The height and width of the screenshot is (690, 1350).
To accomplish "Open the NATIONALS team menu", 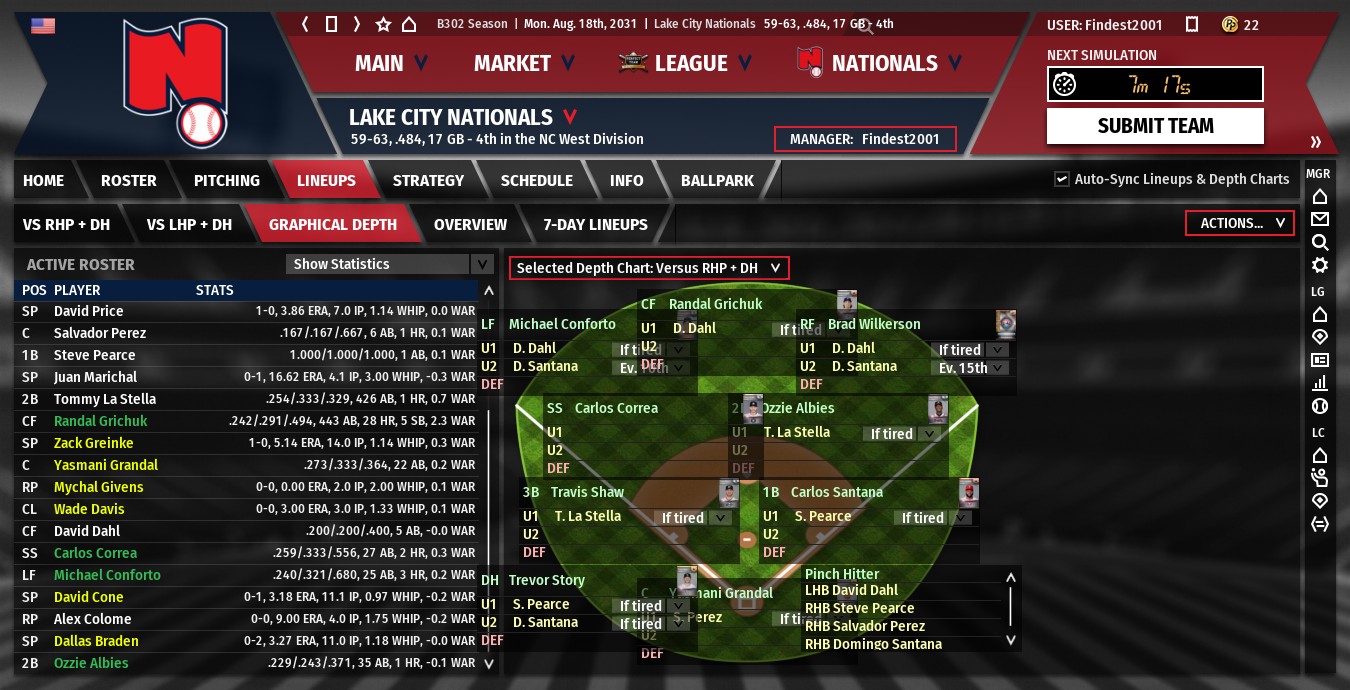I will (x=884, y=63).
